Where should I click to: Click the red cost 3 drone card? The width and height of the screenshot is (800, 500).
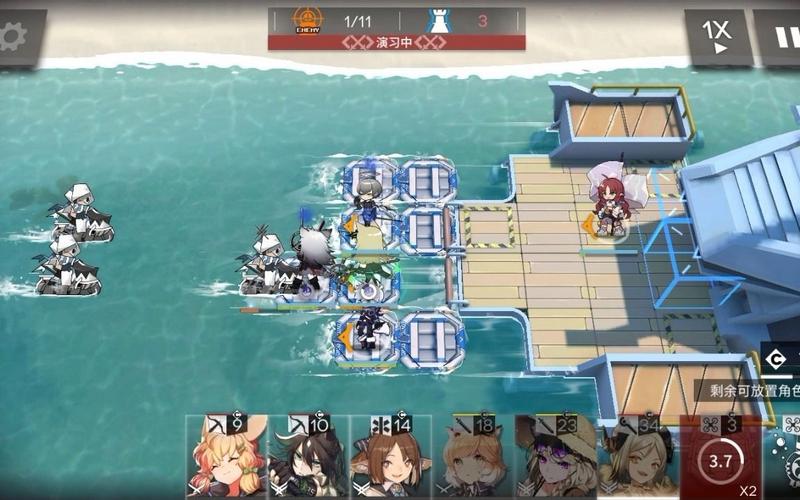(x=720, y=458)
